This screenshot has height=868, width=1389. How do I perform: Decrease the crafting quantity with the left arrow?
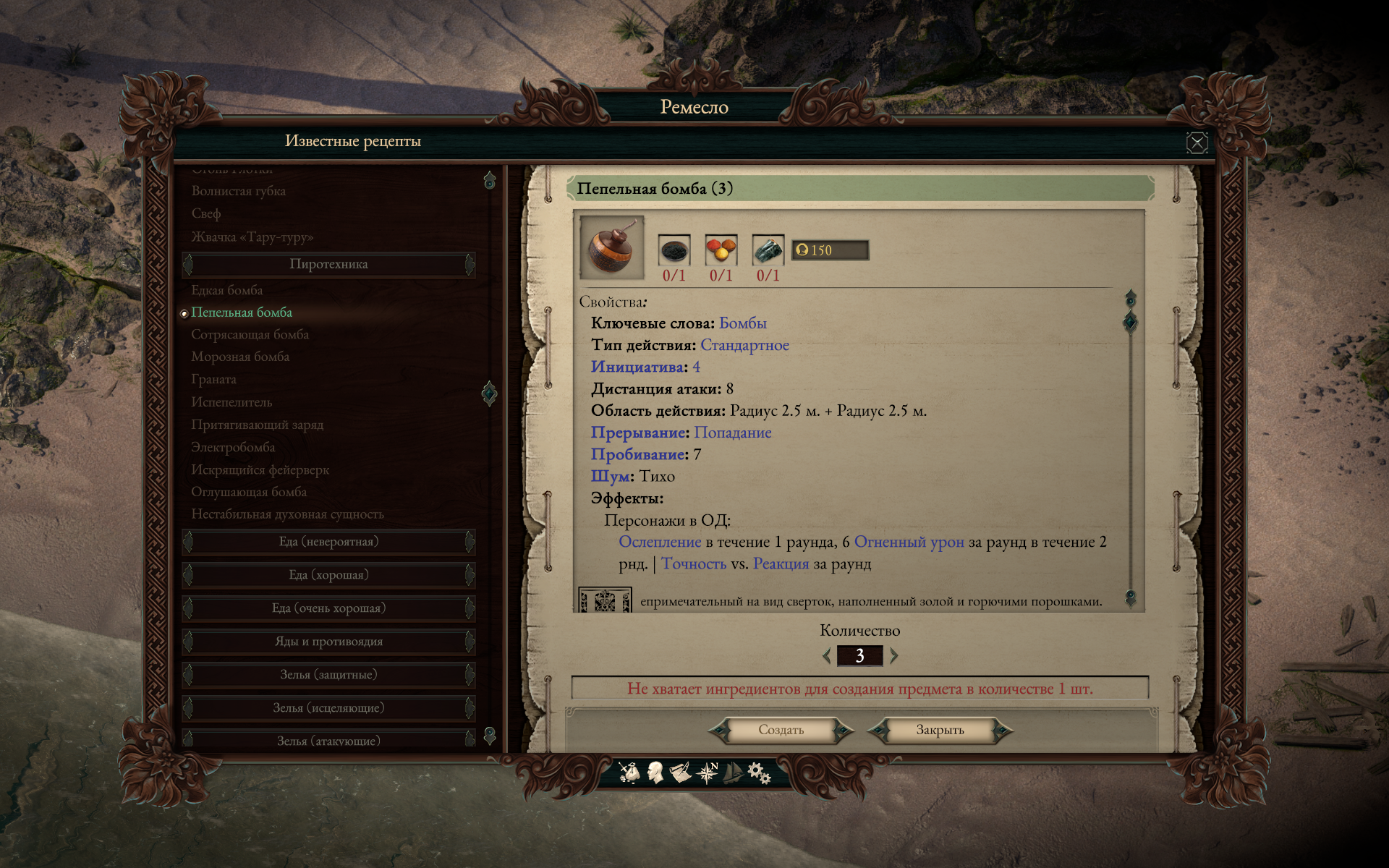pyautogui.click(x=827, y=656)
